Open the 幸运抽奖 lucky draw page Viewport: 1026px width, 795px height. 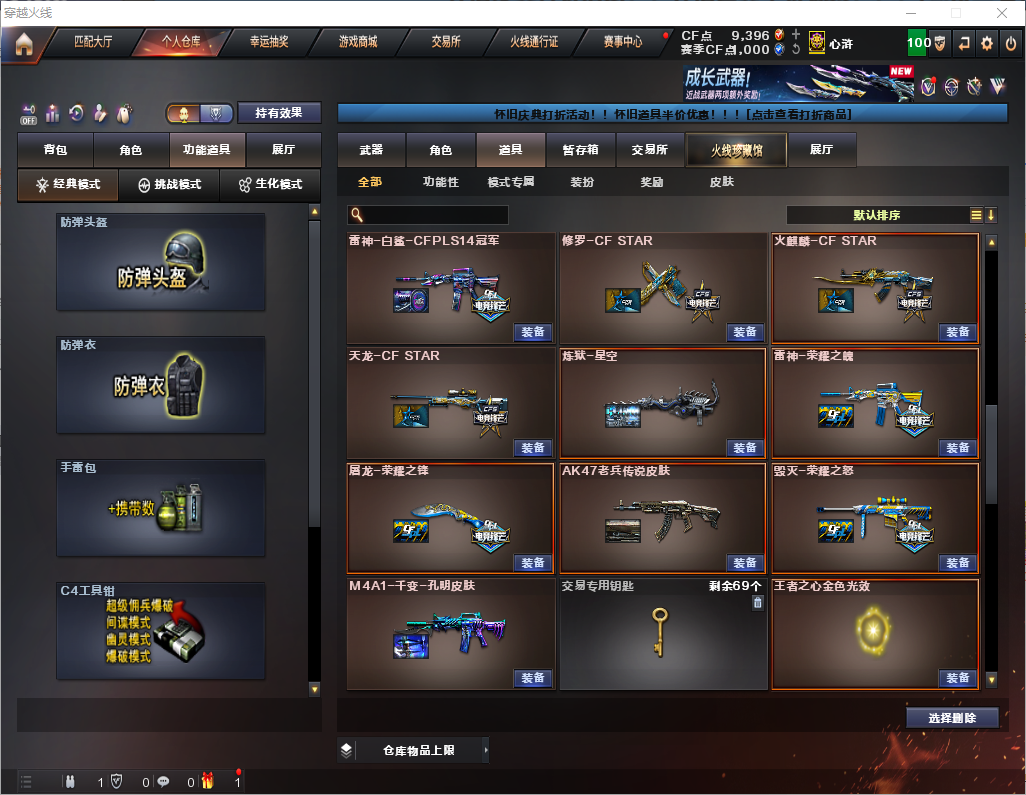click(x=269, y=42)
